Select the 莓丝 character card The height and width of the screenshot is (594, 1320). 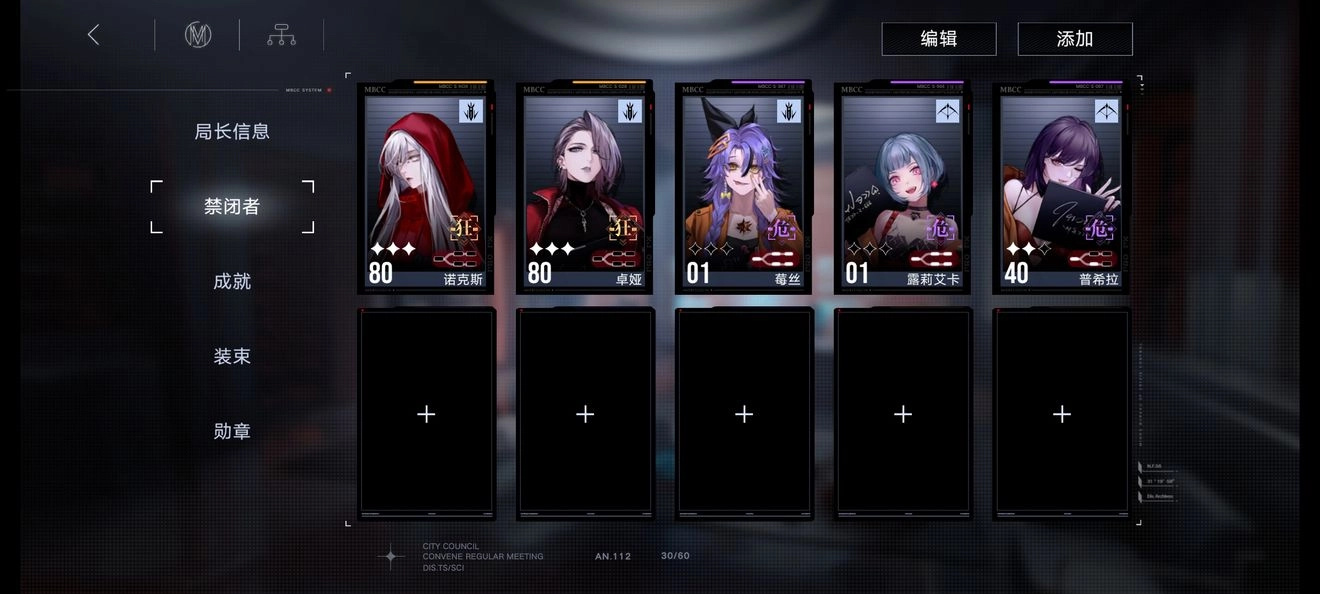click(744, 188)
